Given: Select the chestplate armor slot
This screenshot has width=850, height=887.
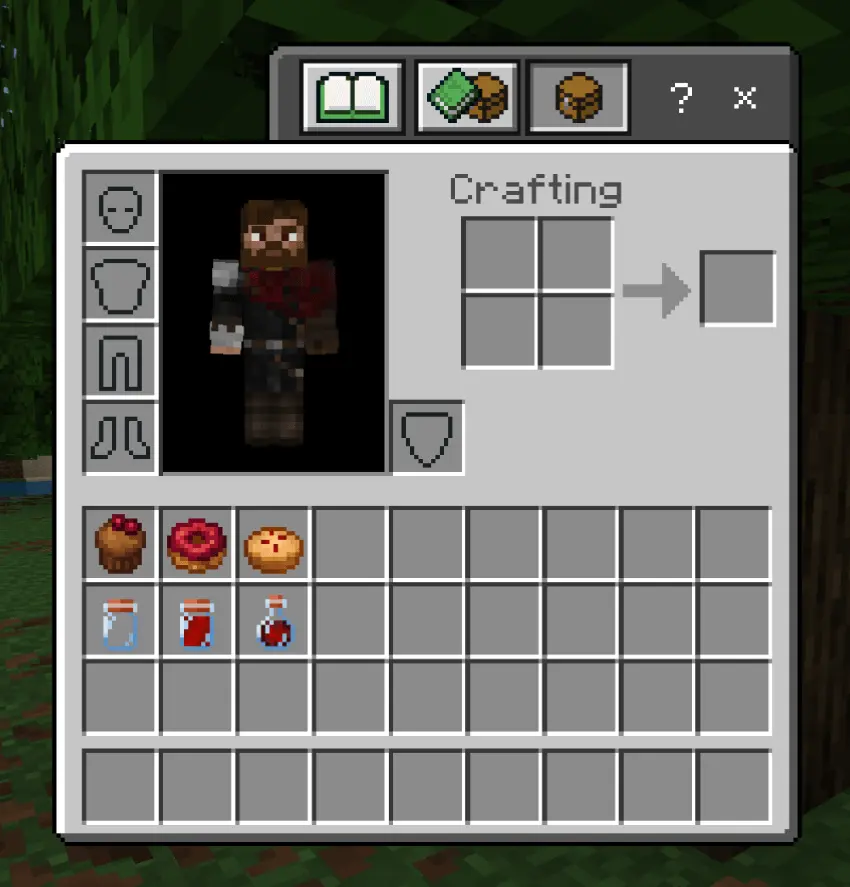Looking at the screenshot, I should coord(120,284).
